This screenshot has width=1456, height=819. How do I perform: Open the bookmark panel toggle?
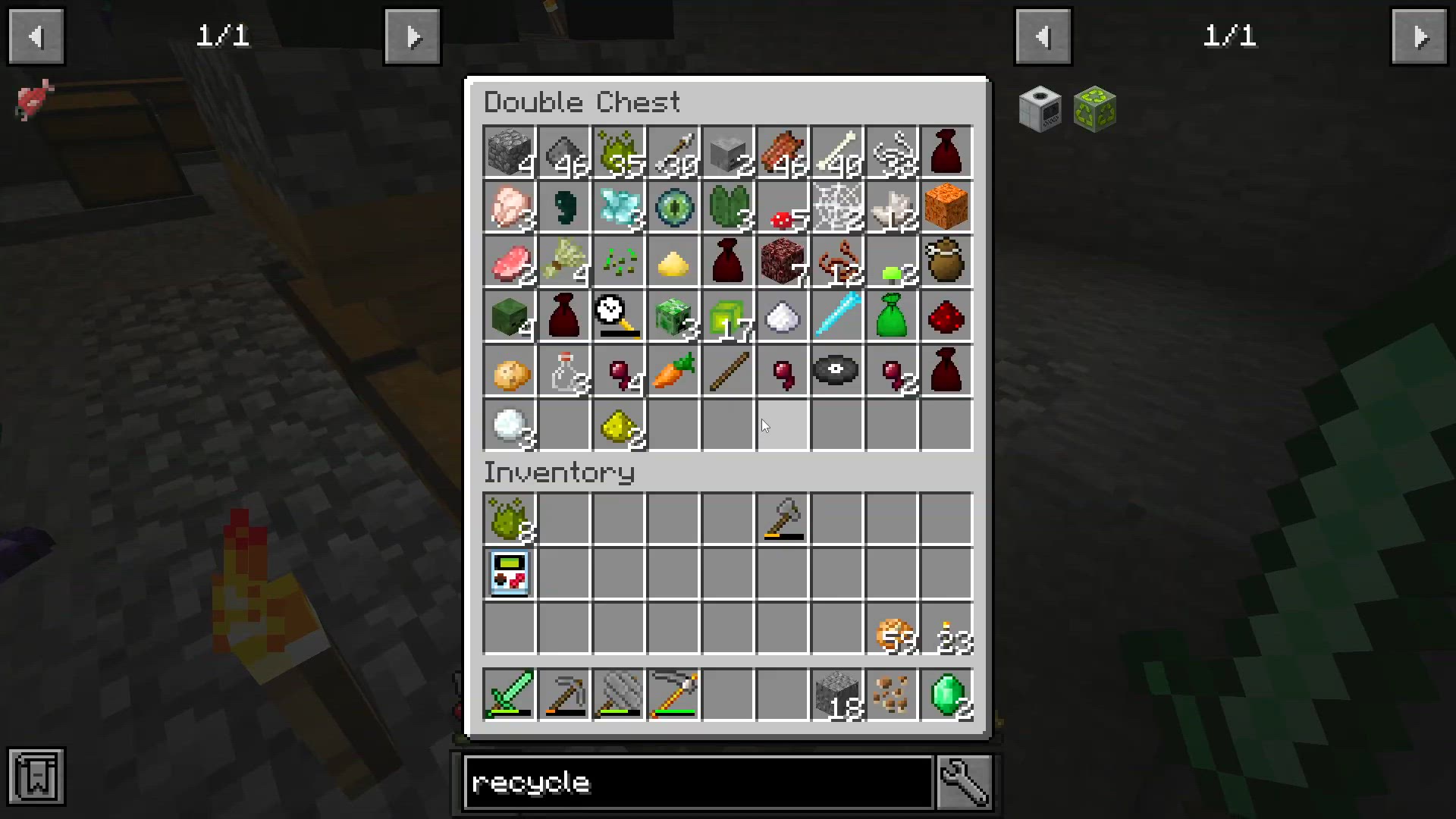(36, 776)
